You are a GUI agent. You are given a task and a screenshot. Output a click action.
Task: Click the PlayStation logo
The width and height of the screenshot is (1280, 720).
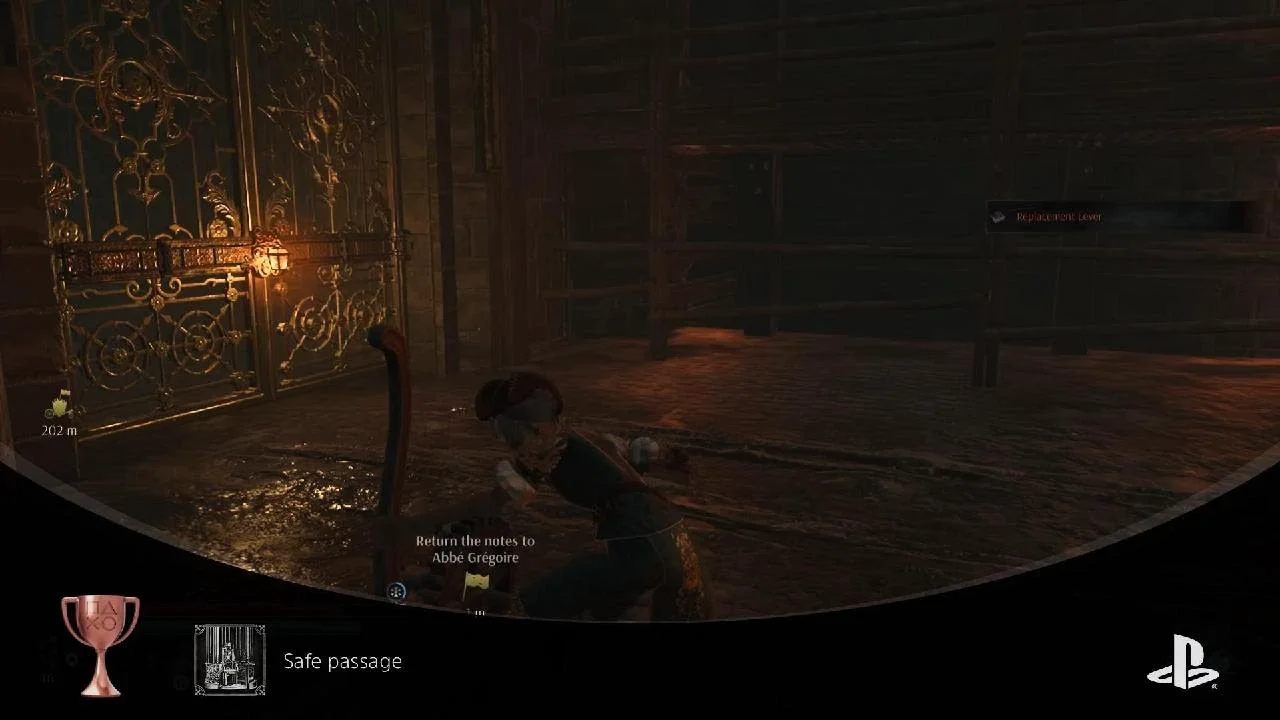click(1182, 662)
